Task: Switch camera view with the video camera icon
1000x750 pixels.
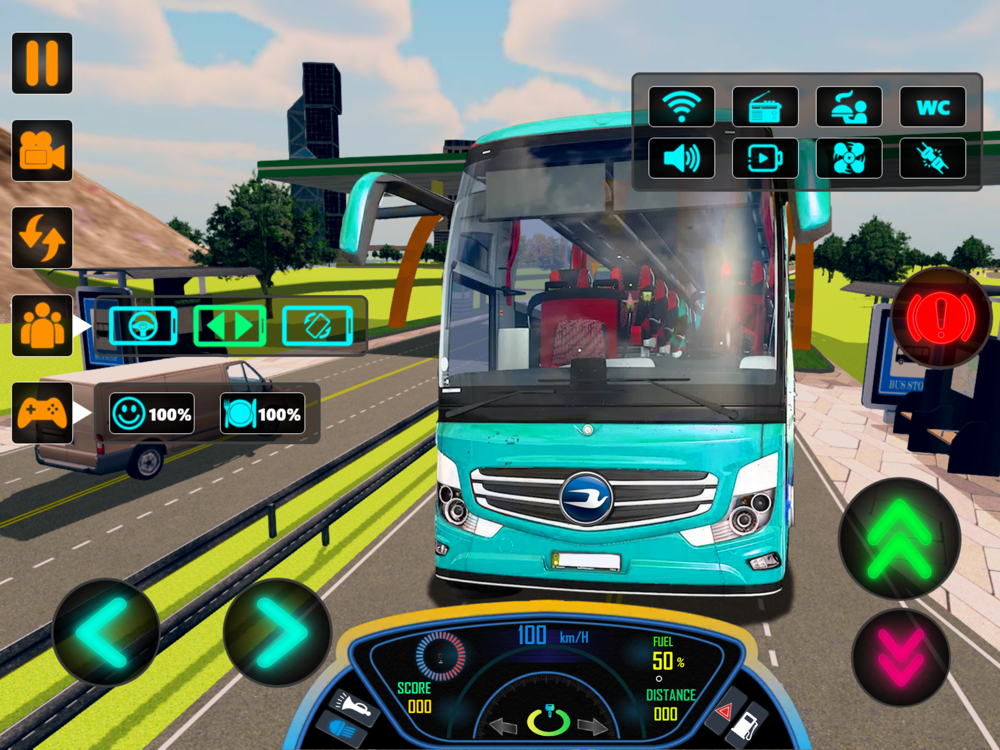Action: 42,151
